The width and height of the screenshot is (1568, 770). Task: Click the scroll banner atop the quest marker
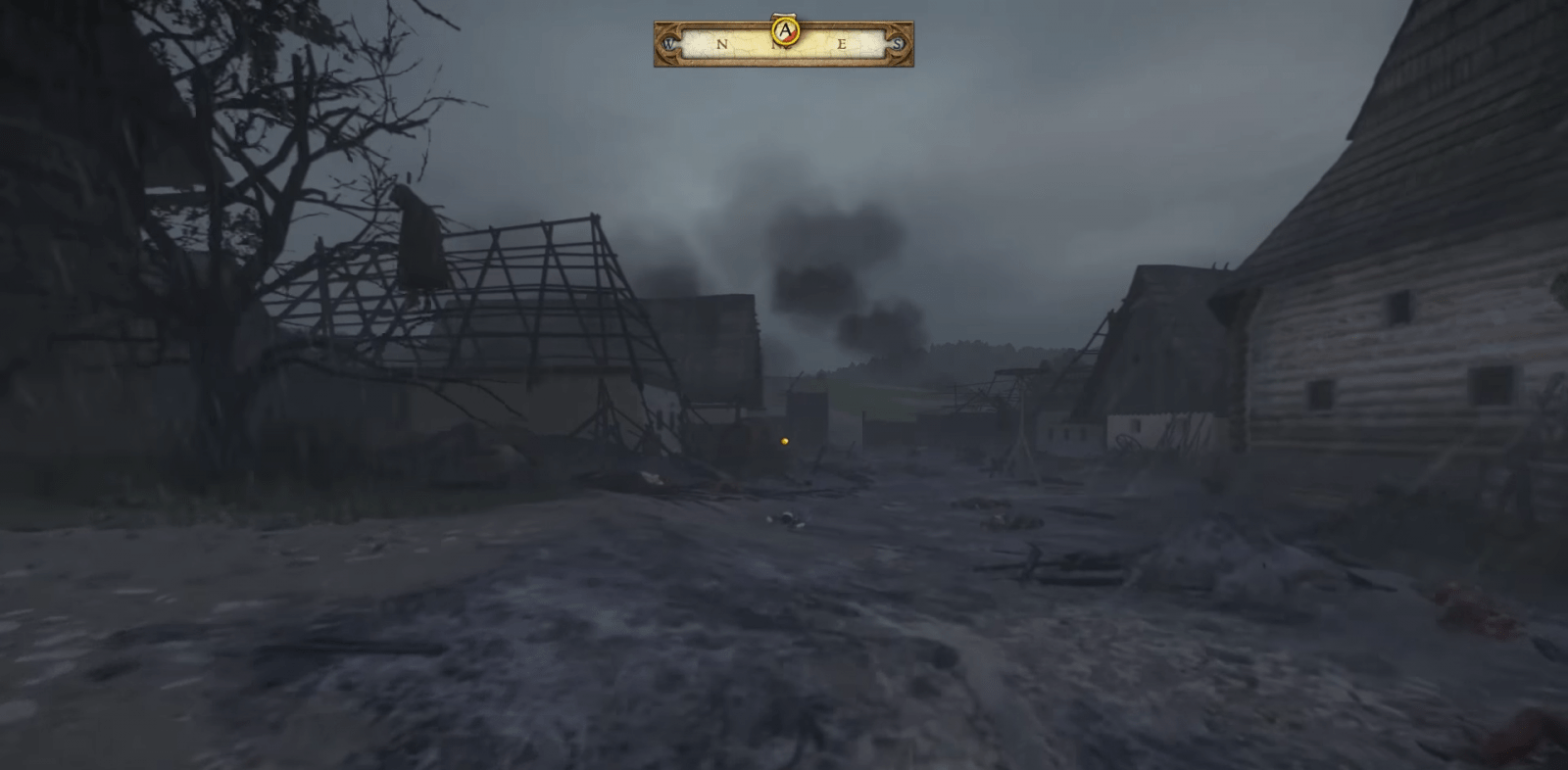(784, 15)
